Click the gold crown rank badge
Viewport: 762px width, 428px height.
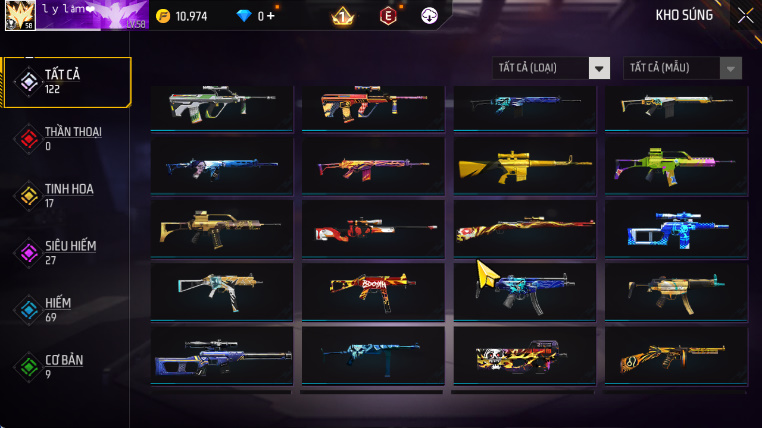point(341,16)
